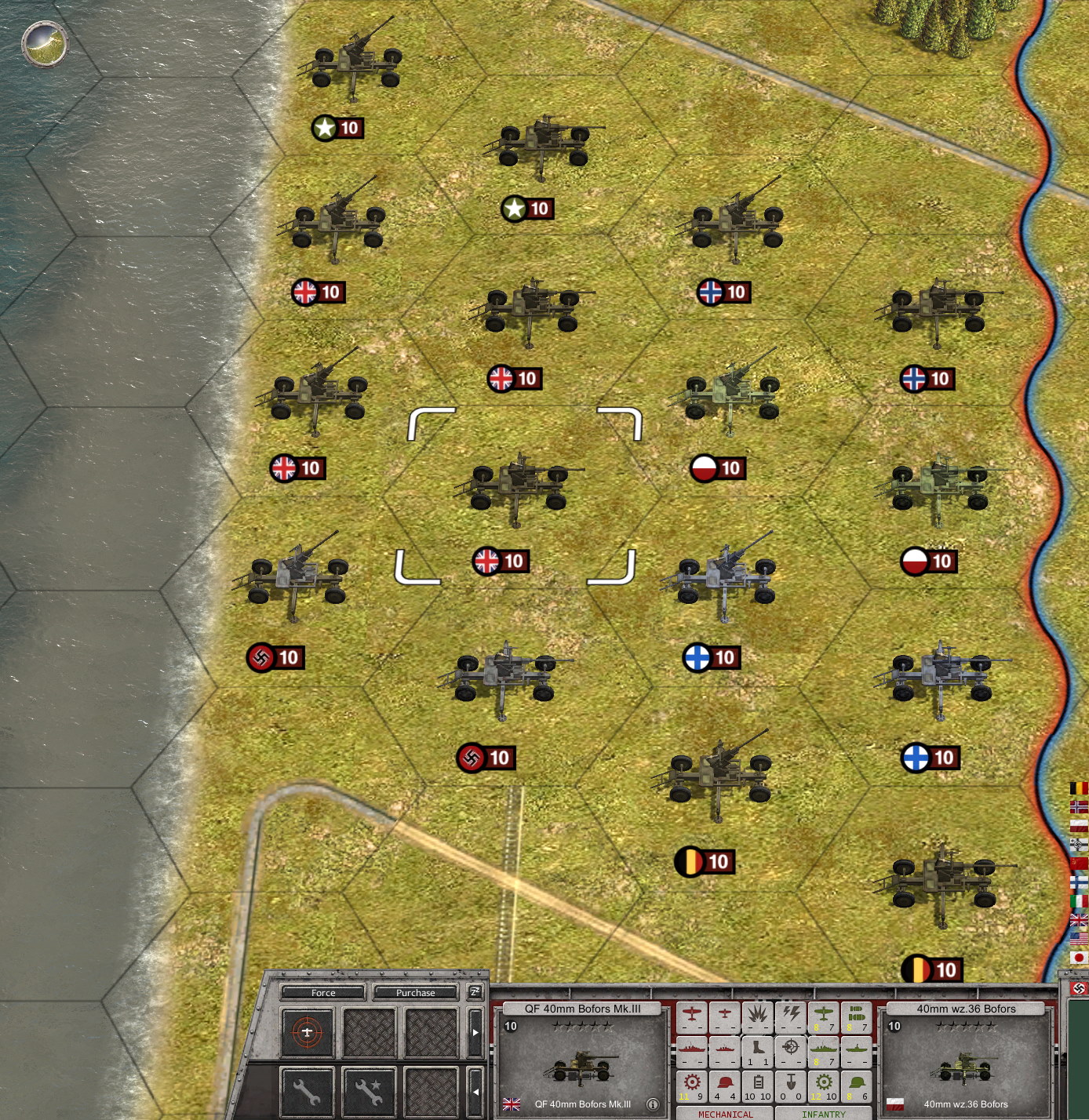Switch to the MECHANICAL tab
This screenshot has height=1120, width=1089.
[726, 1114]
